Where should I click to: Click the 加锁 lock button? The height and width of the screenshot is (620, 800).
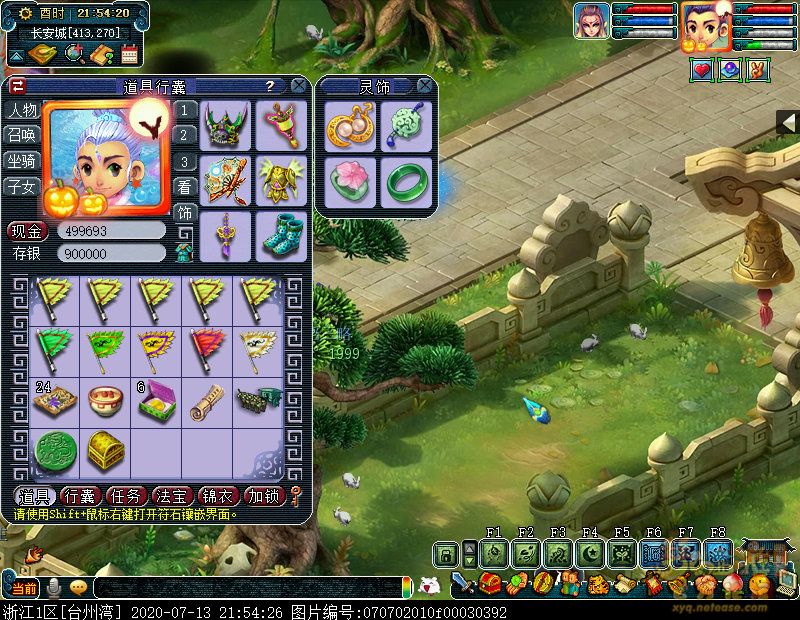coord(265,496)
